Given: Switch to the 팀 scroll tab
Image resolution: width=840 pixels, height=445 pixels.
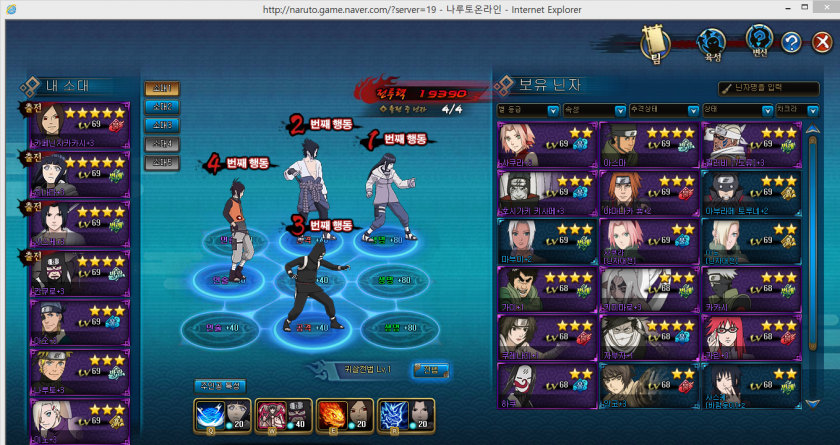Looking at the screenshot, I should point(657,43).
